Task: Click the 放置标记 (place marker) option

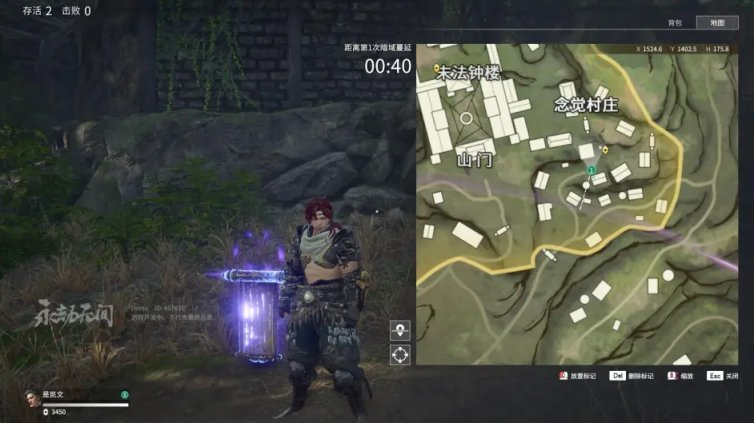Action: point(580,376)
